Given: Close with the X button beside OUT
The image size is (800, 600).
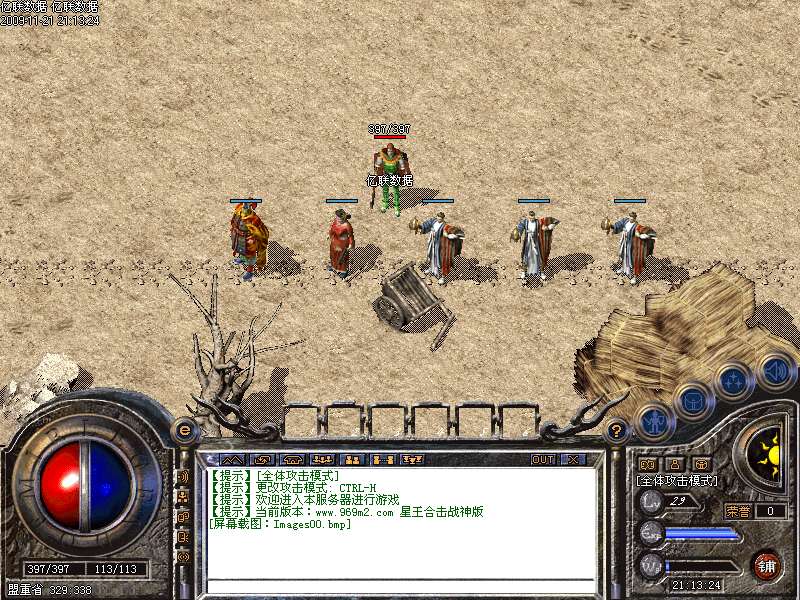Looking at the screenshot, I should (573, 460).
